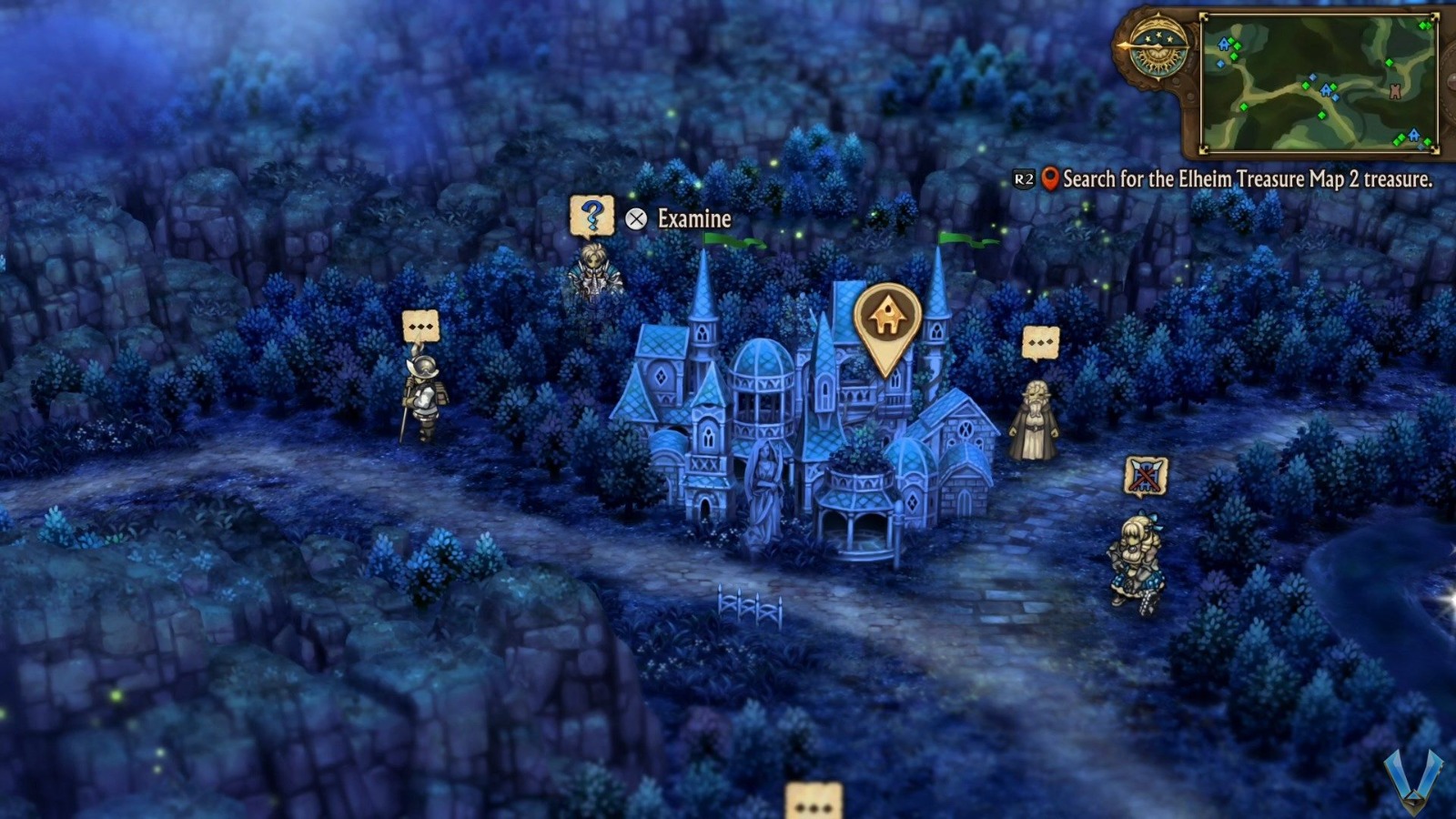Viewport: 1456px width, 819px height.
Task: Click the red pin icon beside the quest objective
Action: pyautogui.click(x=1052, y=178)
